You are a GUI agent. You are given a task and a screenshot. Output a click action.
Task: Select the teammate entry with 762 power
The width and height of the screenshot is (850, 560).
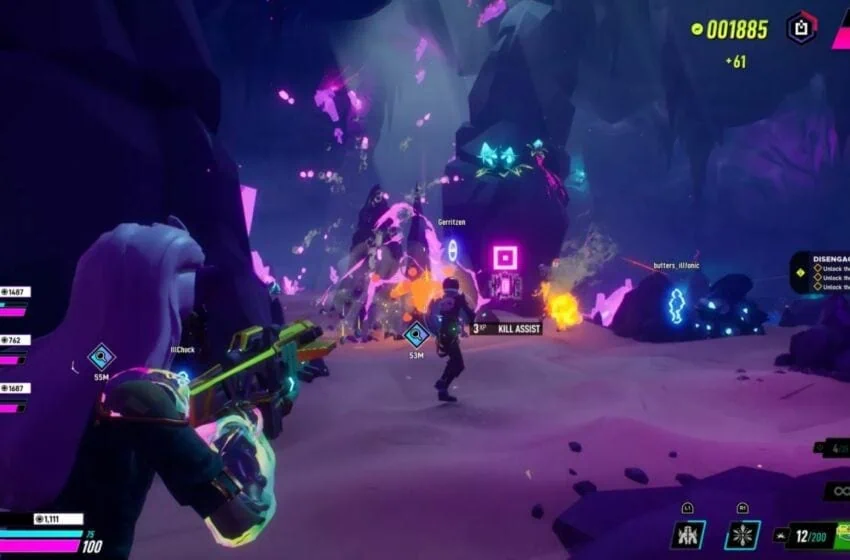click(16, 340)
